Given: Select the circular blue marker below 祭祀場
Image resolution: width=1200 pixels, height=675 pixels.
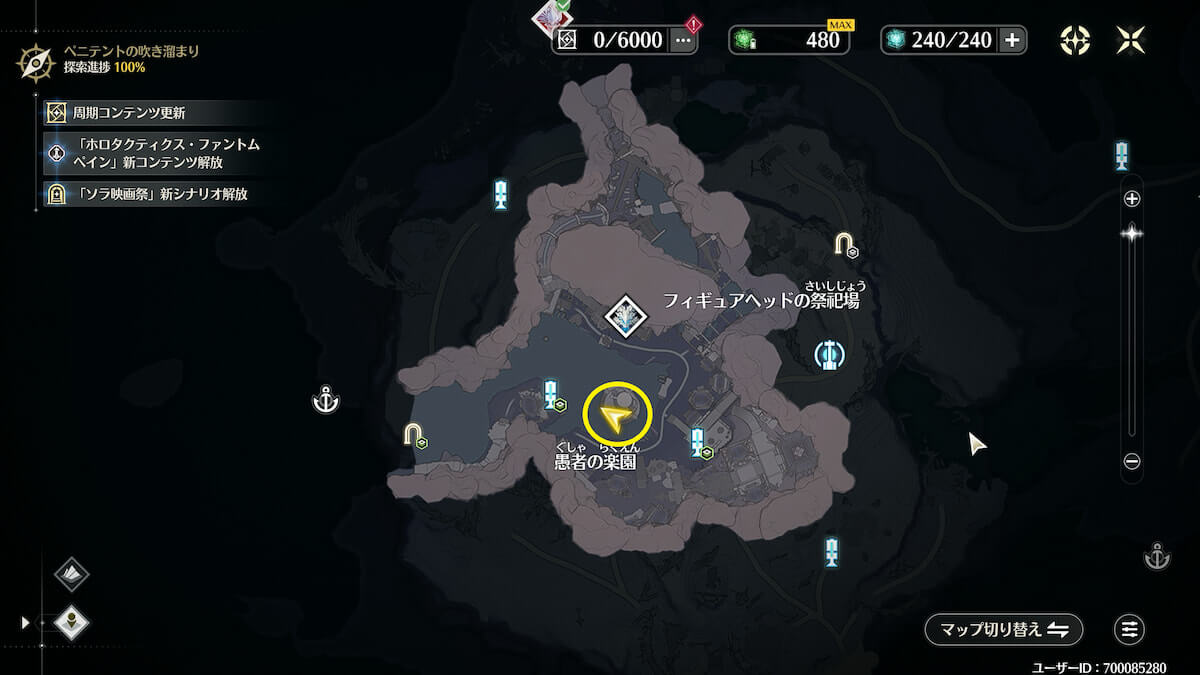Looking at the screenshot, I should click(x=827, y=355).
